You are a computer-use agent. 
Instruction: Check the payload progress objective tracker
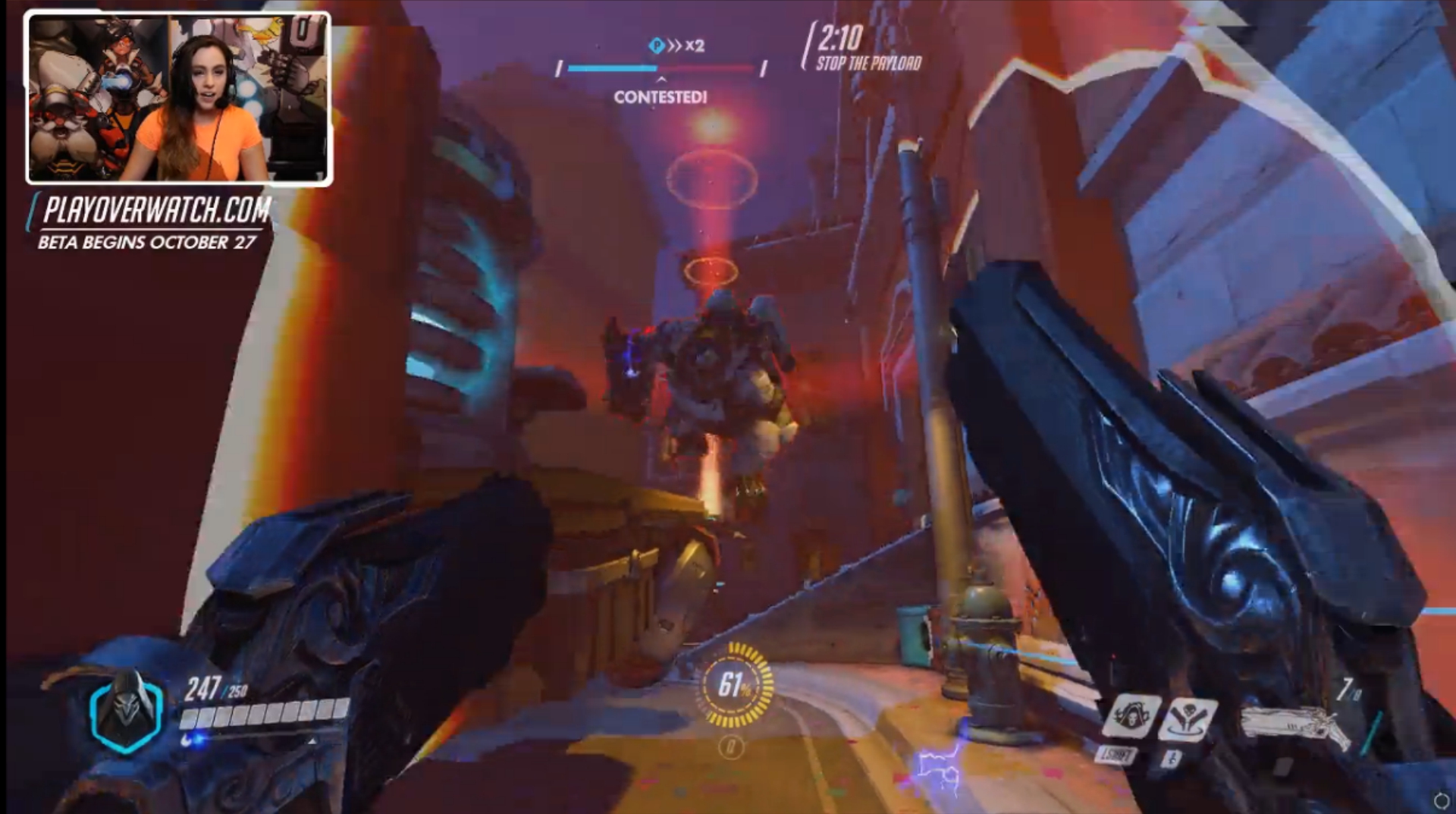pyautogui.click(x=661, y=68)
